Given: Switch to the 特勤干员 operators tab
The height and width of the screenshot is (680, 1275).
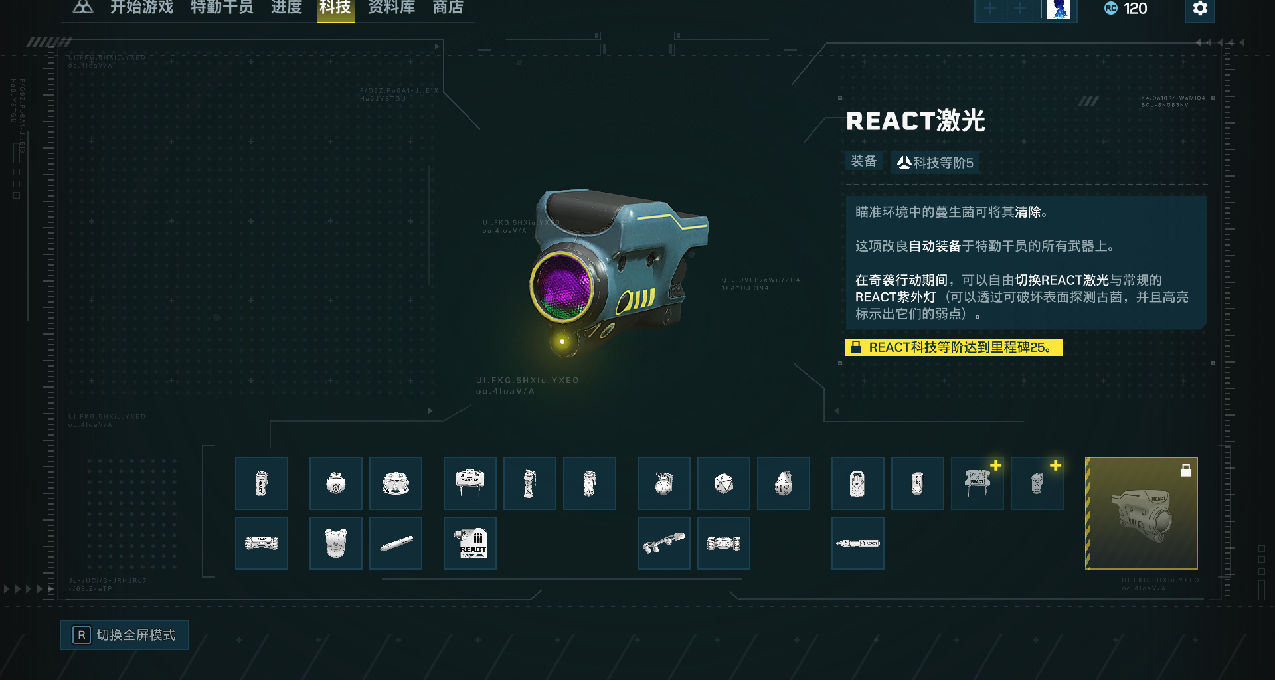Looking at the screenshot, I should click(x=222, y=8).
